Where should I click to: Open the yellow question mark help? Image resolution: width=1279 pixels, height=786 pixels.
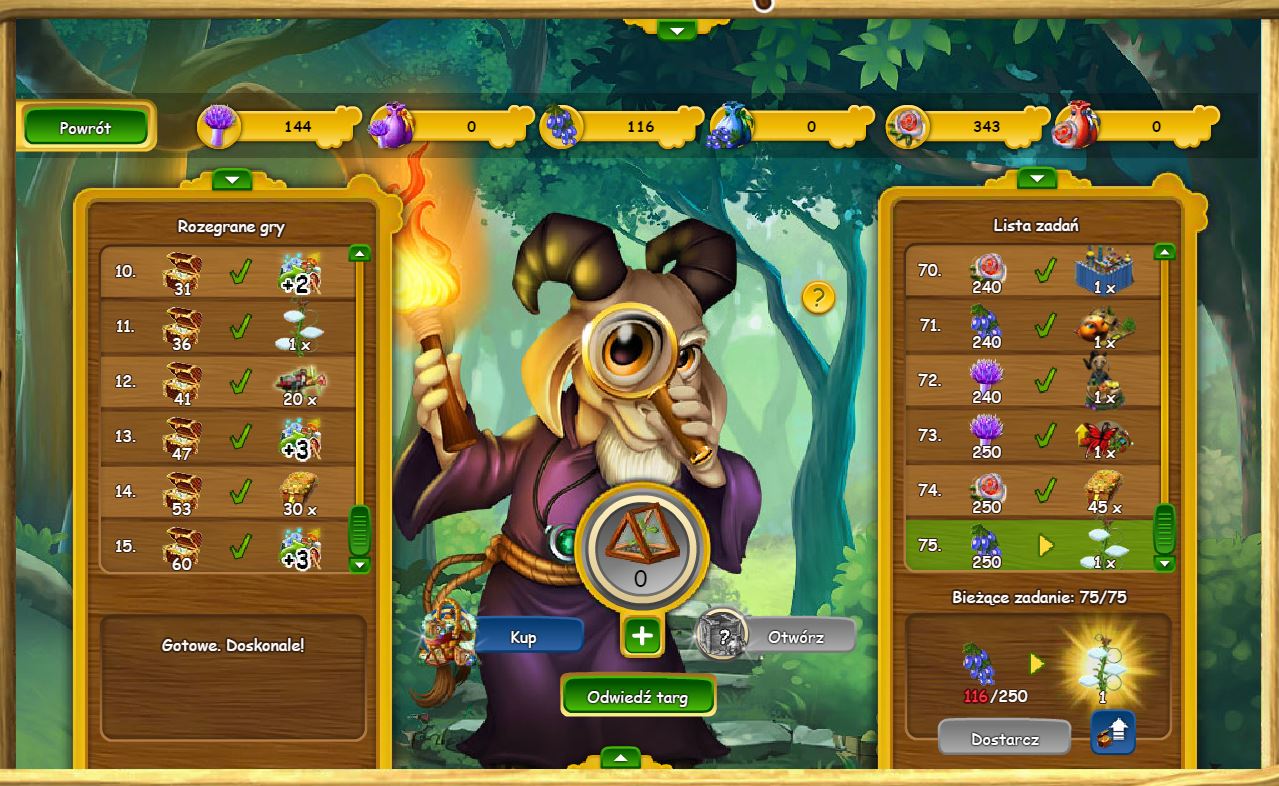tap(818, 296)
